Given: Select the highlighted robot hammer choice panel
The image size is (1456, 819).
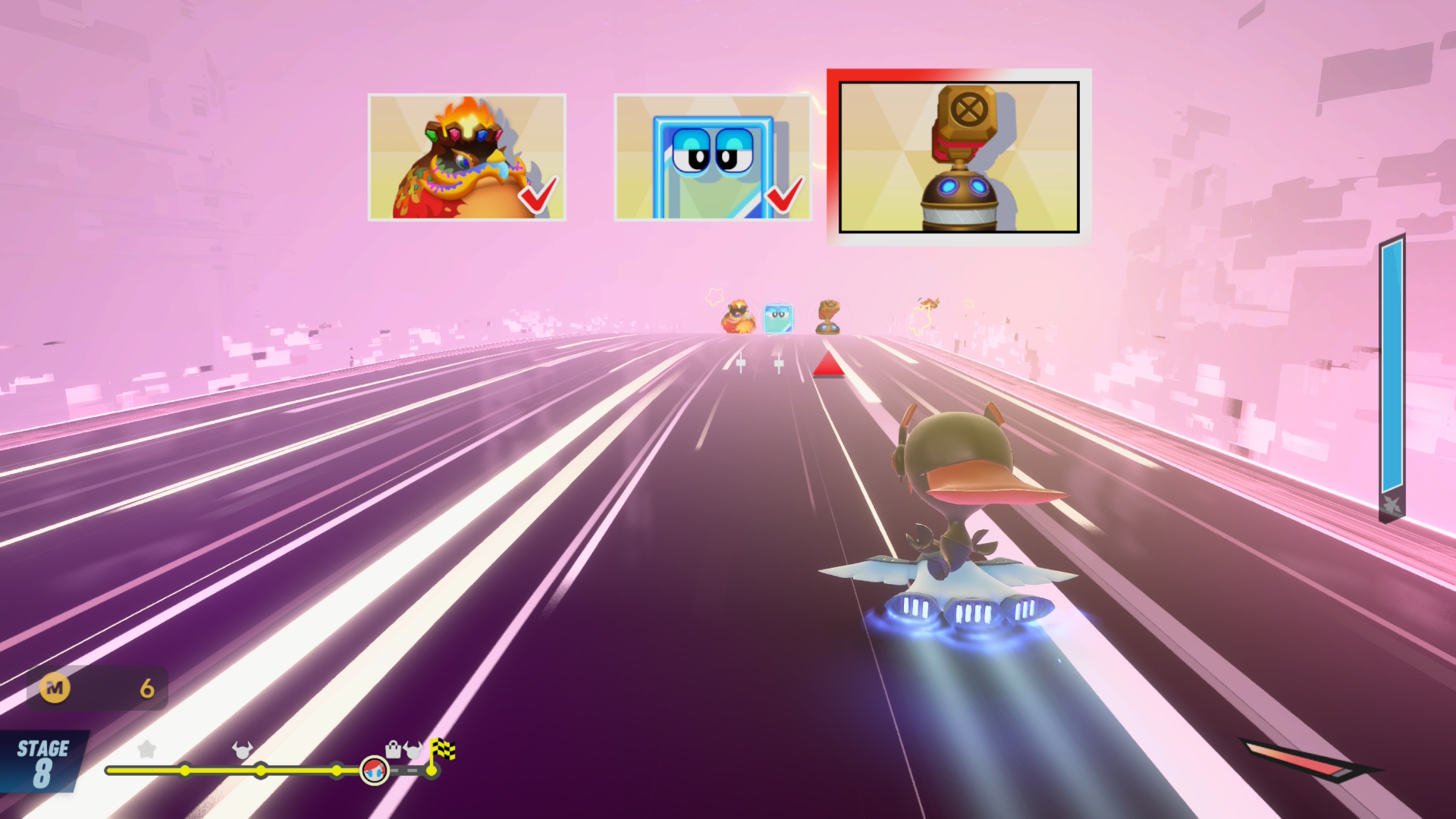Looking at the screenshot, I should click(x=959, y=156).
